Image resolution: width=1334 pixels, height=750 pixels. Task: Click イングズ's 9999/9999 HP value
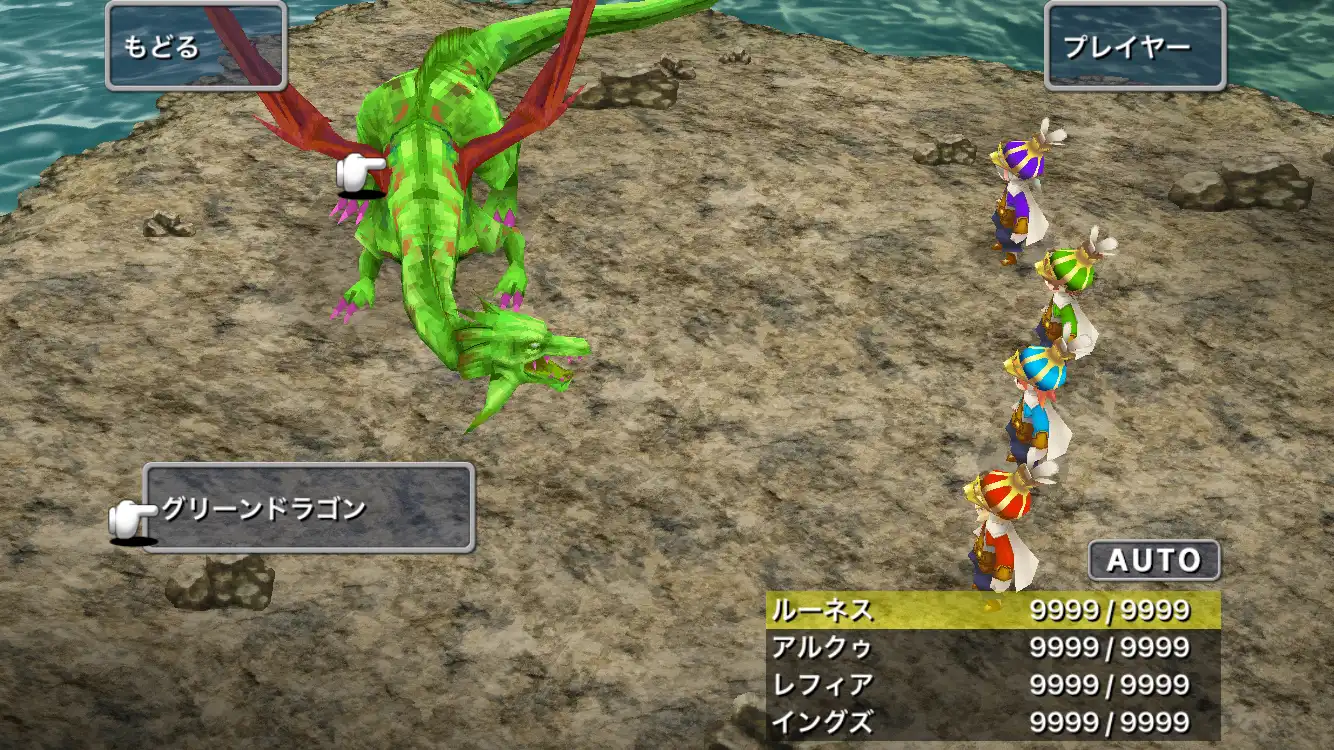click(1110, 722)
